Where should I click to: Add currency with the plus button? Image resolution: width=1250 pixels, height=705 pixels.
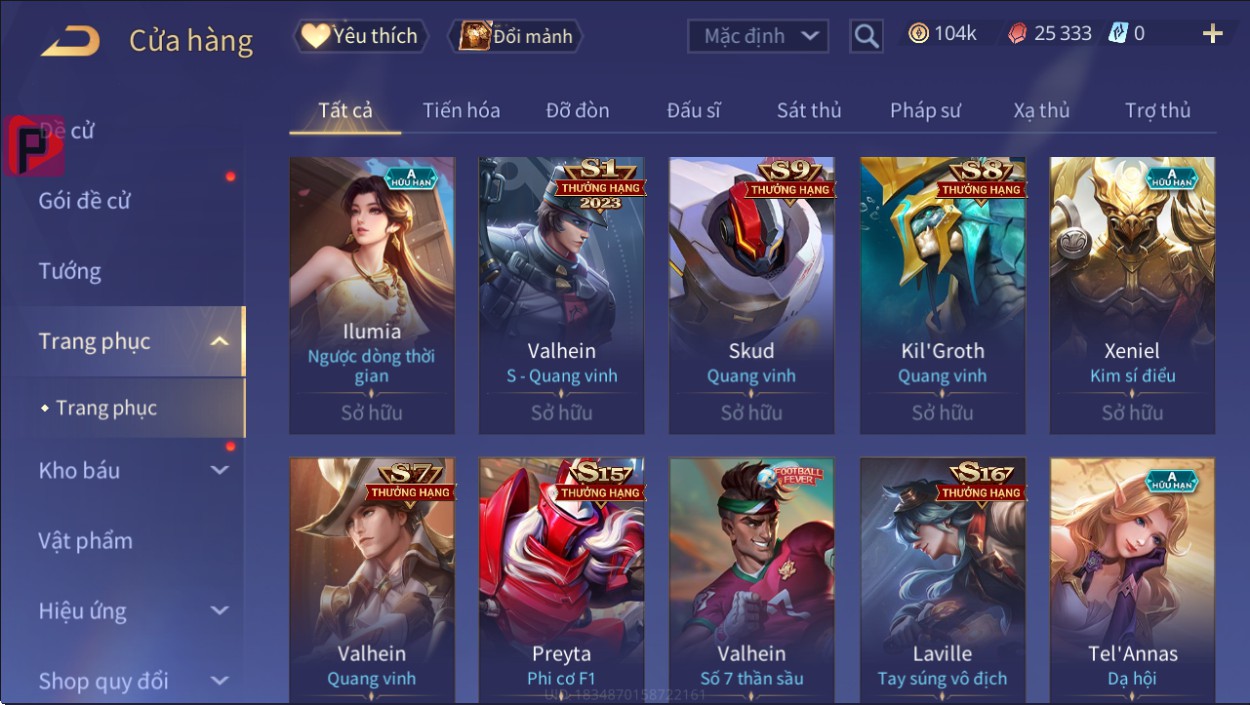coord(1212,35)
